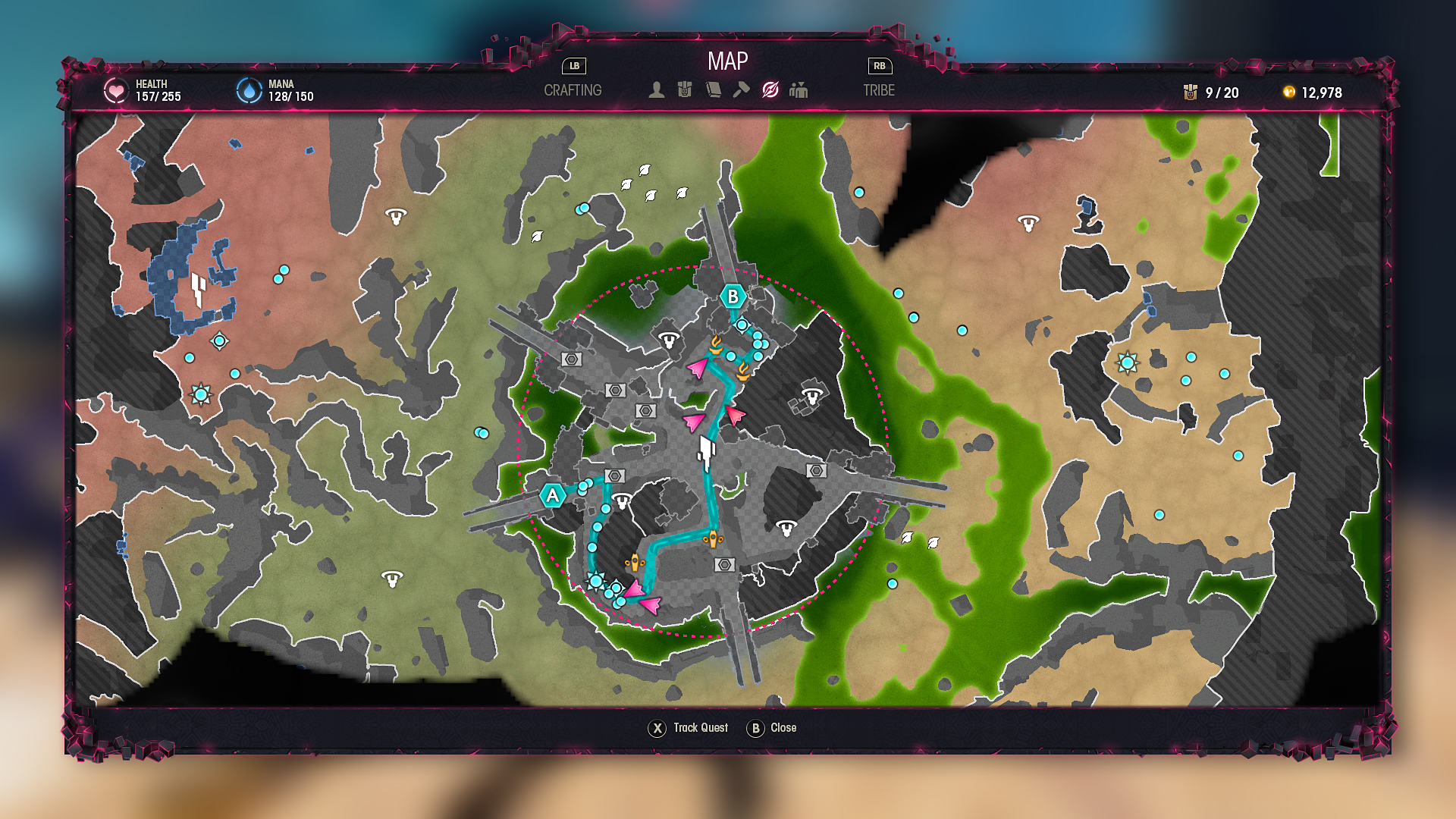Screen dimensions: 1456x819
Task: Open the backpack inventory tab
Action: click(x=685, y=90)
